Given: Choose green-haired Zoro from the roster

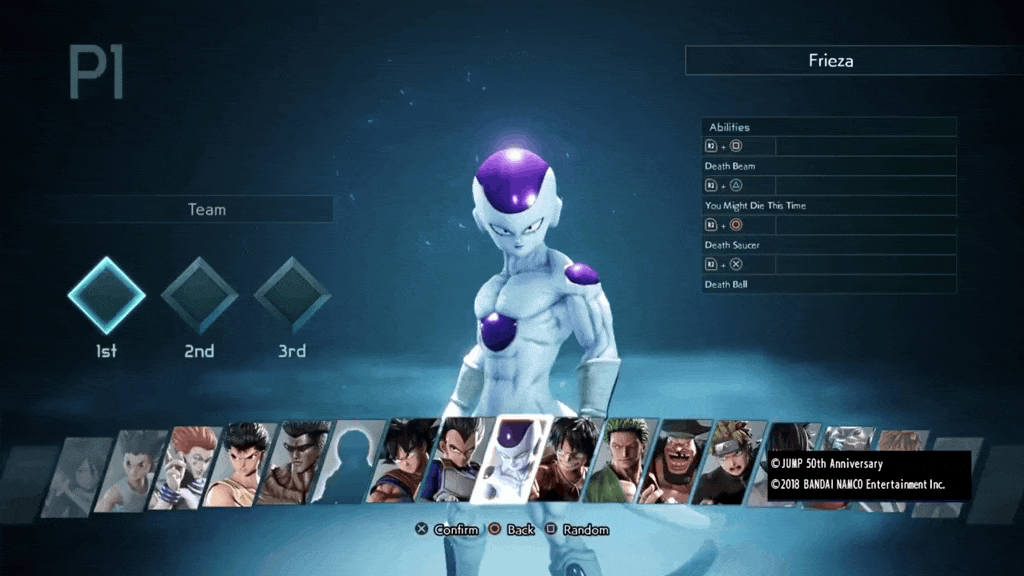Looking at the screenshot, I should coord(621,461).
